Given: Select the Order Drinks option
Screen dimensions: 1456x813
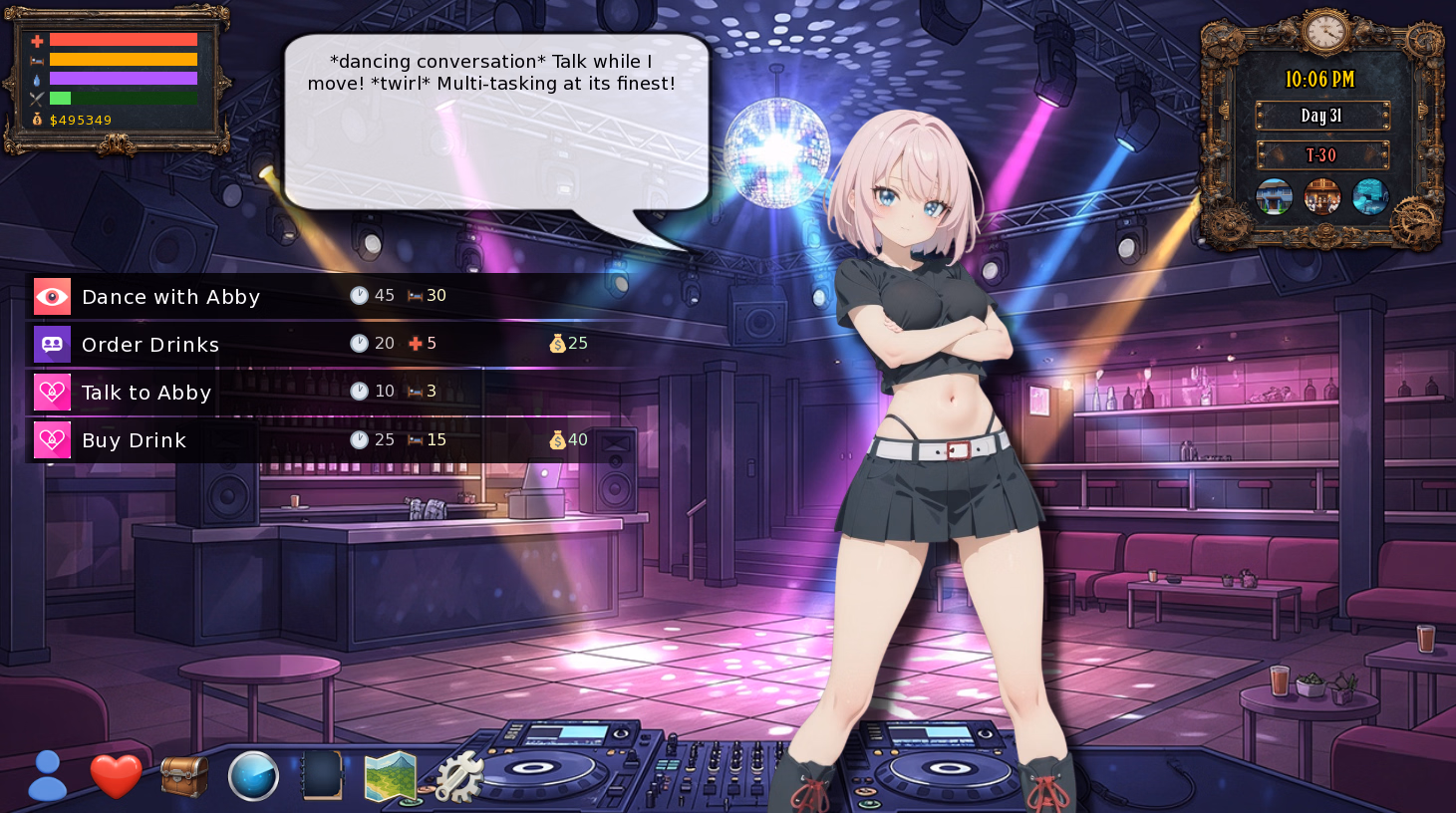Looking at the screenshot, I should tap(150, 345).
